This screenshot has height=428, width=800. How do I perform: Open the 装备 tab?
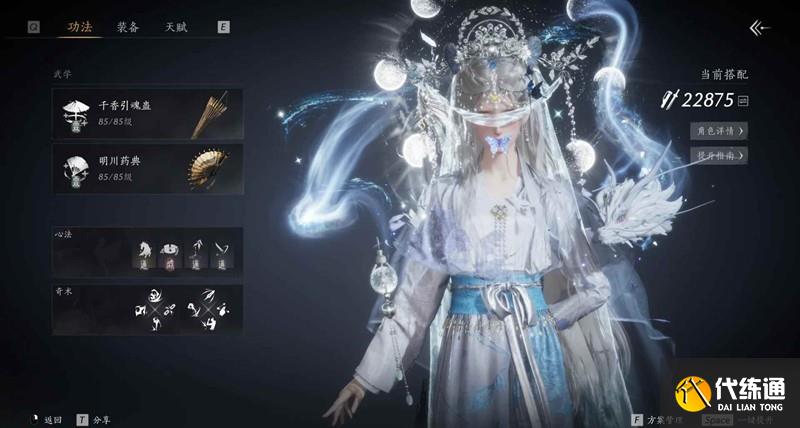pos(128,27)
